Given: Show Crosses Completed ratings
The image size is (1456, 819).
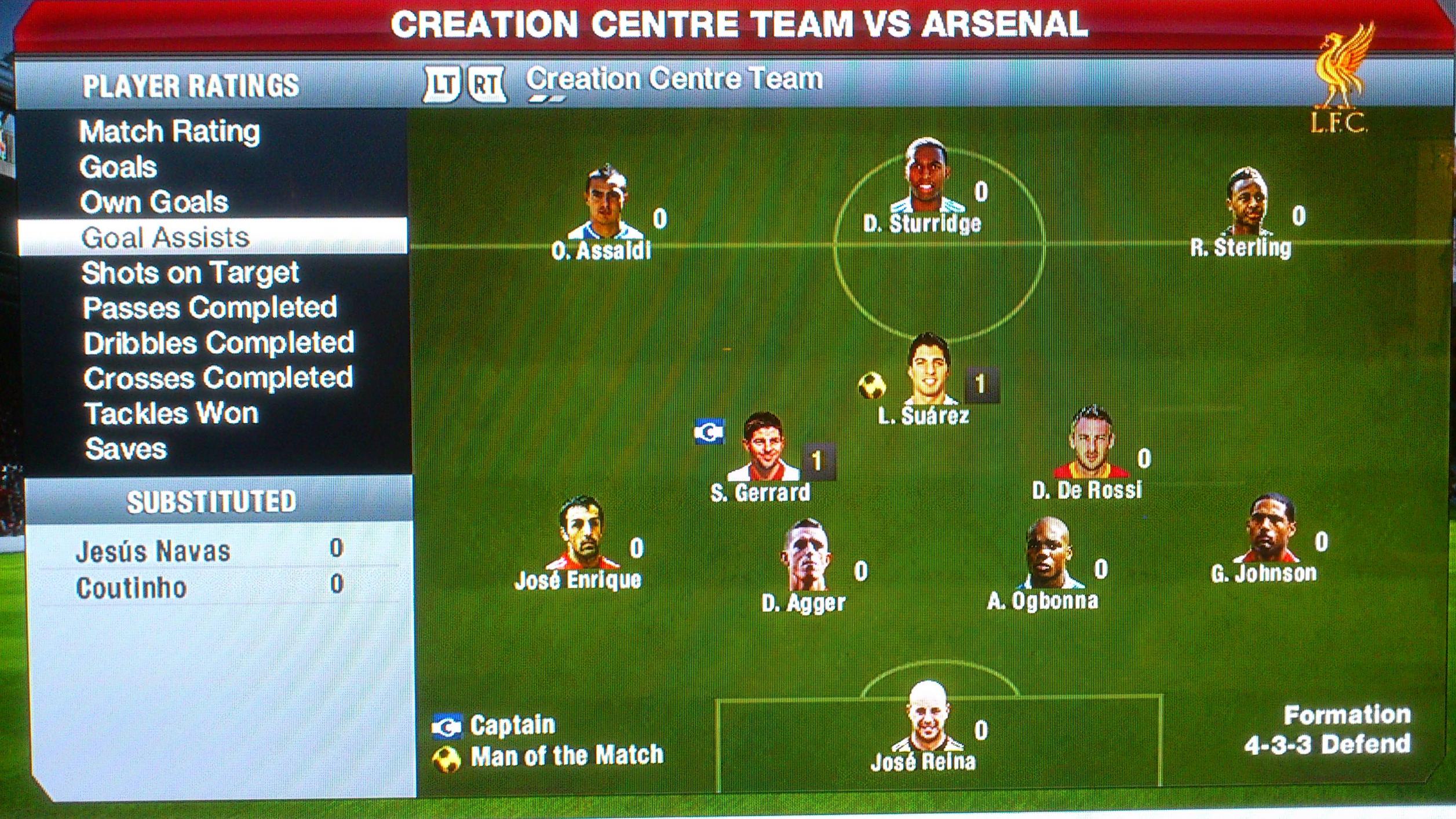Looking at the screenshot, I should tap(218, 378).
